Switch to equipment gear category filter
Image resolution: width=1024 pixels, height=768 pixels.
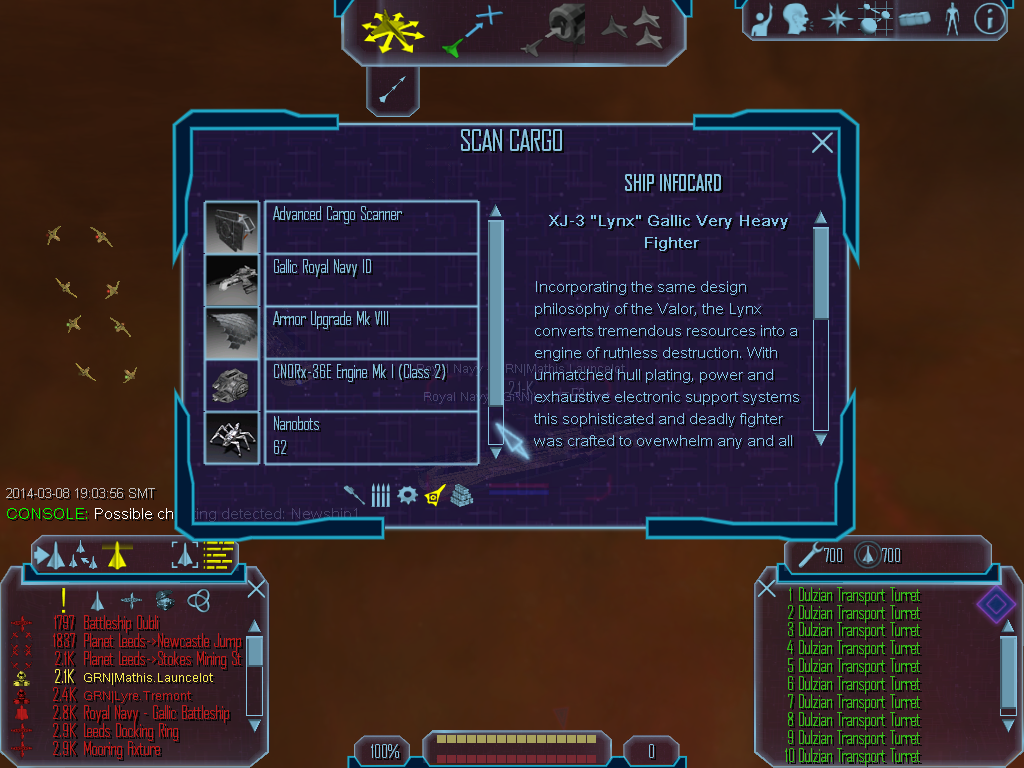point(407,495)
